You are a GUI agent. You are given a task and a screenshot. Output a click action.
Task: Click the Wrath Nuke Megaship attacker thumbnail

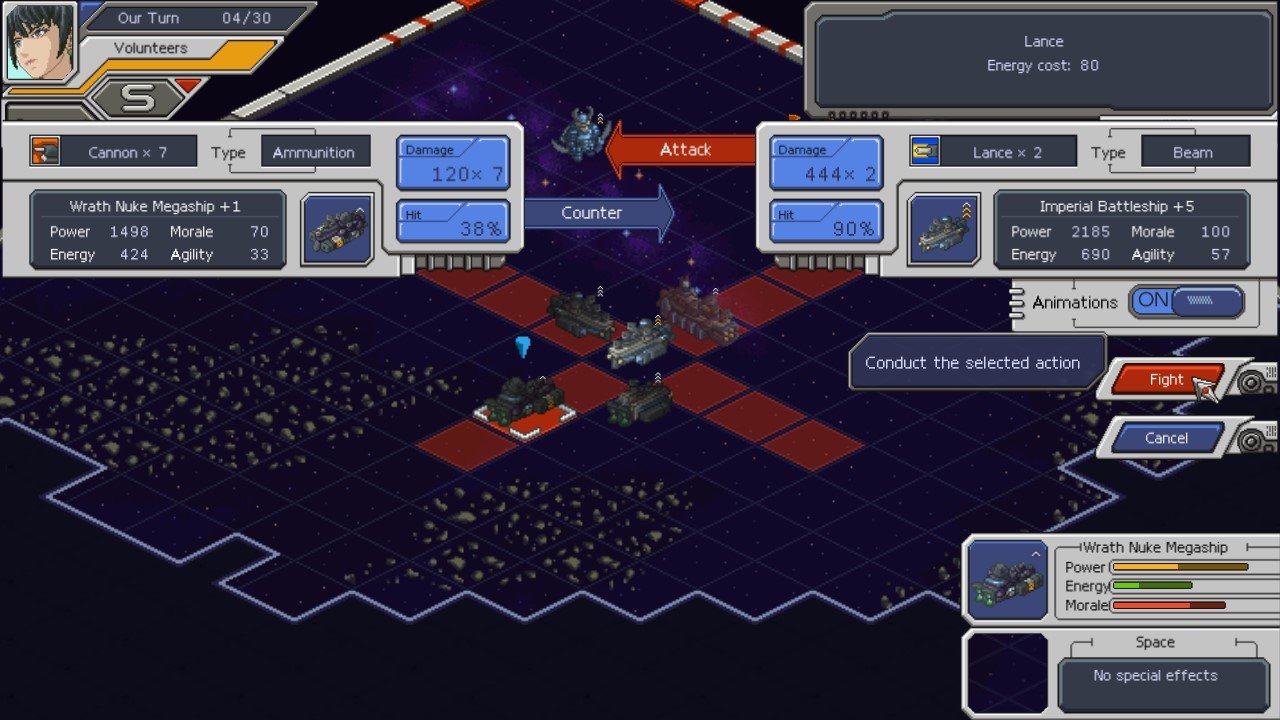click(337, 228)
